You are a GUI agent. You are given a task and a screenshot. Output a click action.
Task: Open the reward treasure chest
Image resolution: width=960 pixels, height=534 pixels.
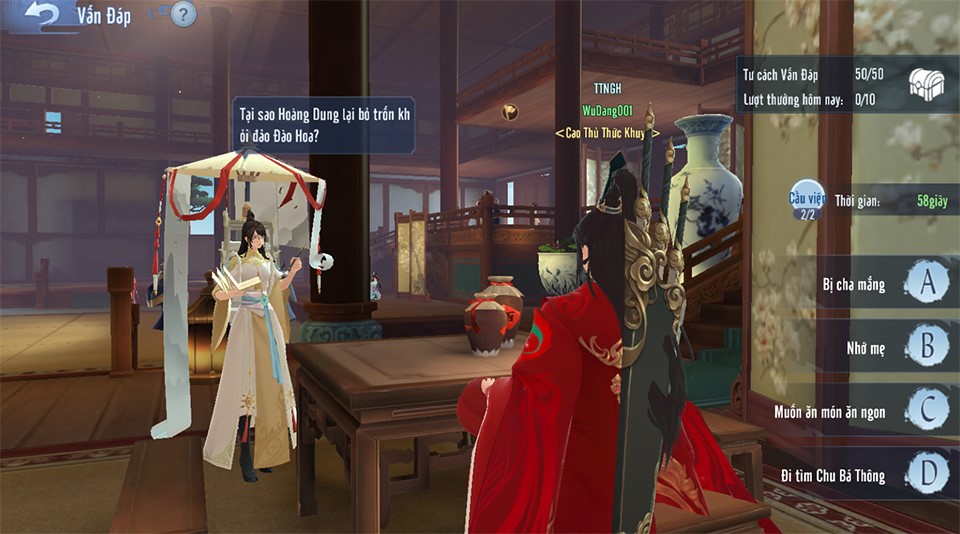tap(926, 85)
